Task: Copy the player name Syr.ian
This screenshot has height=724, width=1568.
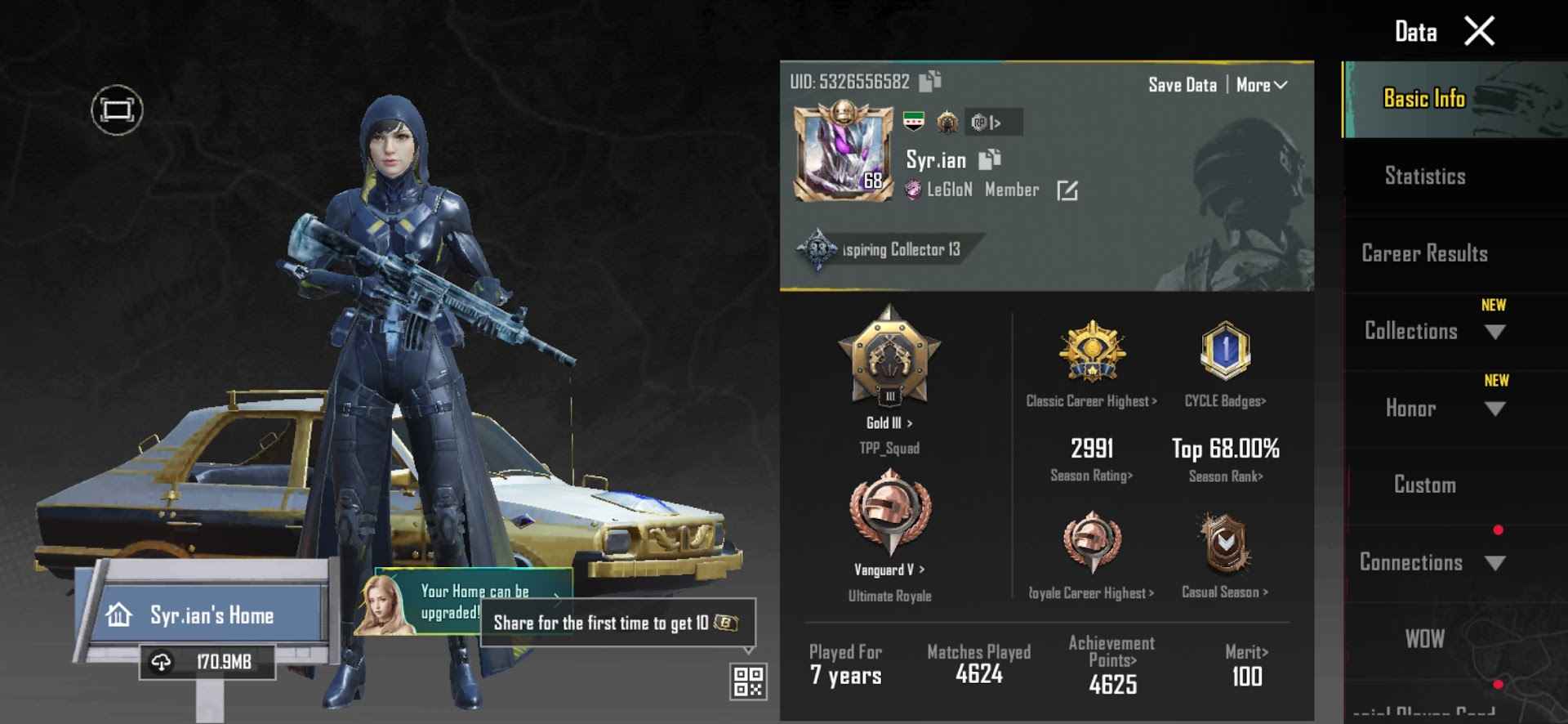Action: click(x=989, y=159)
